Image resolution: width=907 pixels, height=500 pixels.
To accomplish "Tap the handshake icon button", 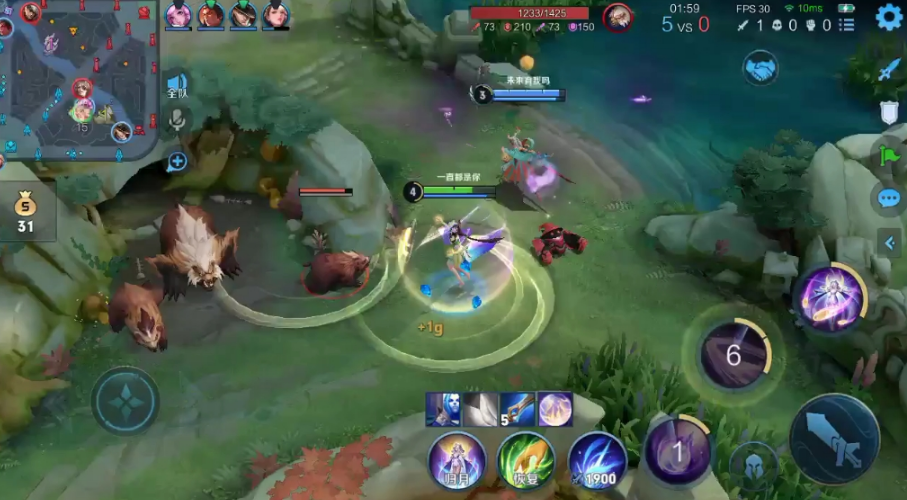I will 760,68.
